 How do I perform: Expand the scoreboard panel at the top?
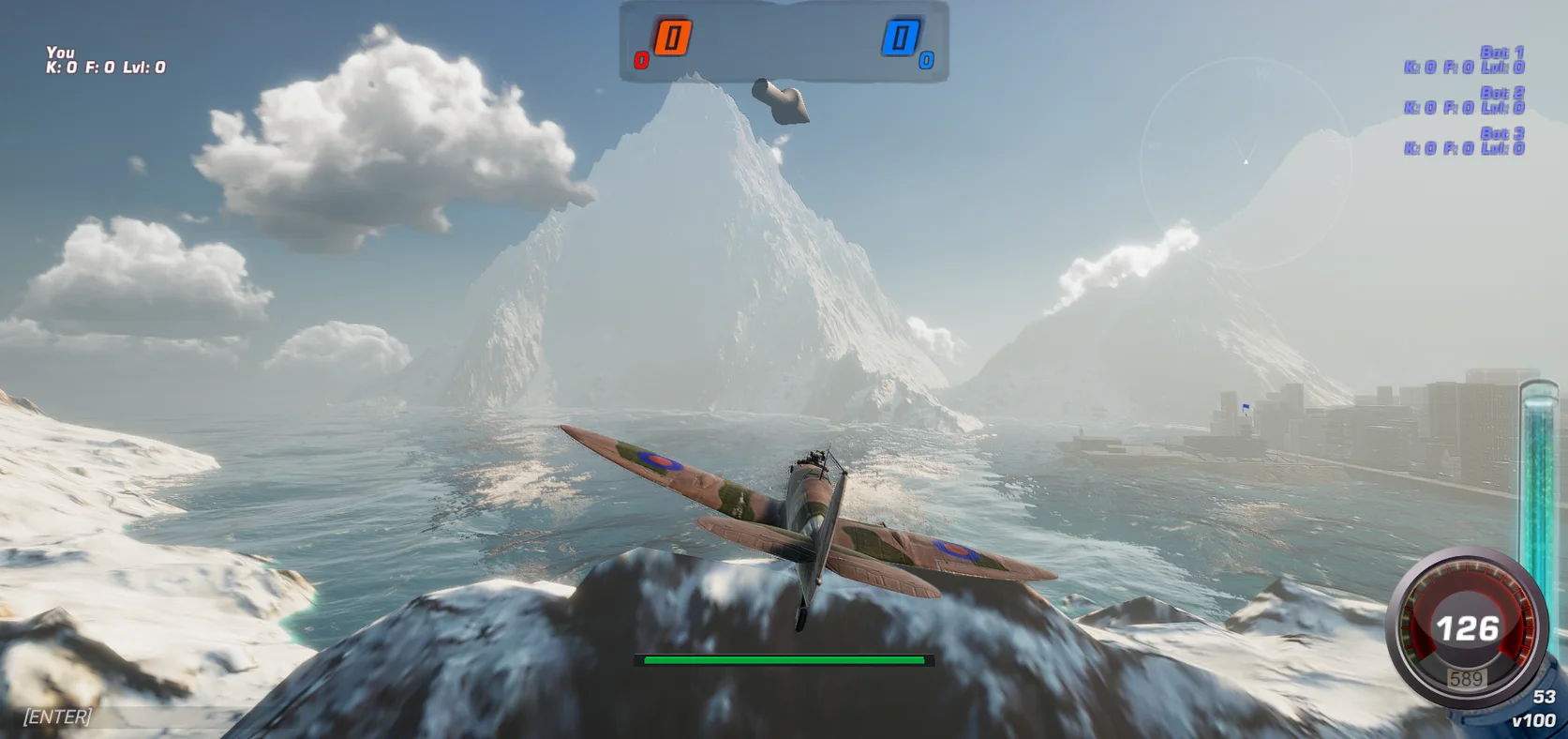click(x=785, y=42)
